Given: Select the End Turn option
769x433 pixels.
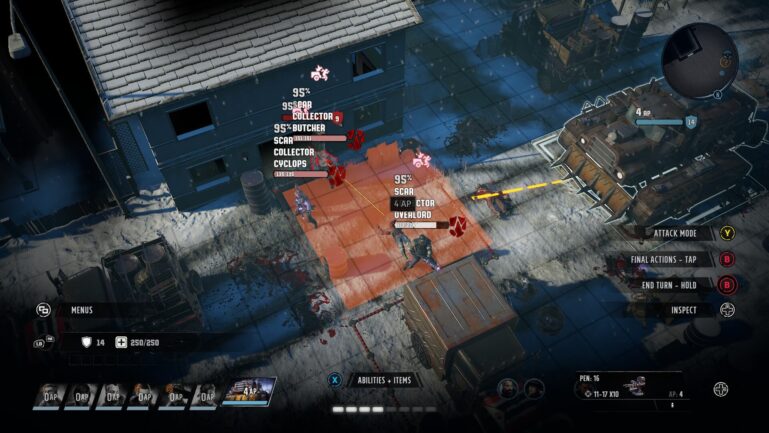Looking at the screenshot, I should [x=677, y=284].
